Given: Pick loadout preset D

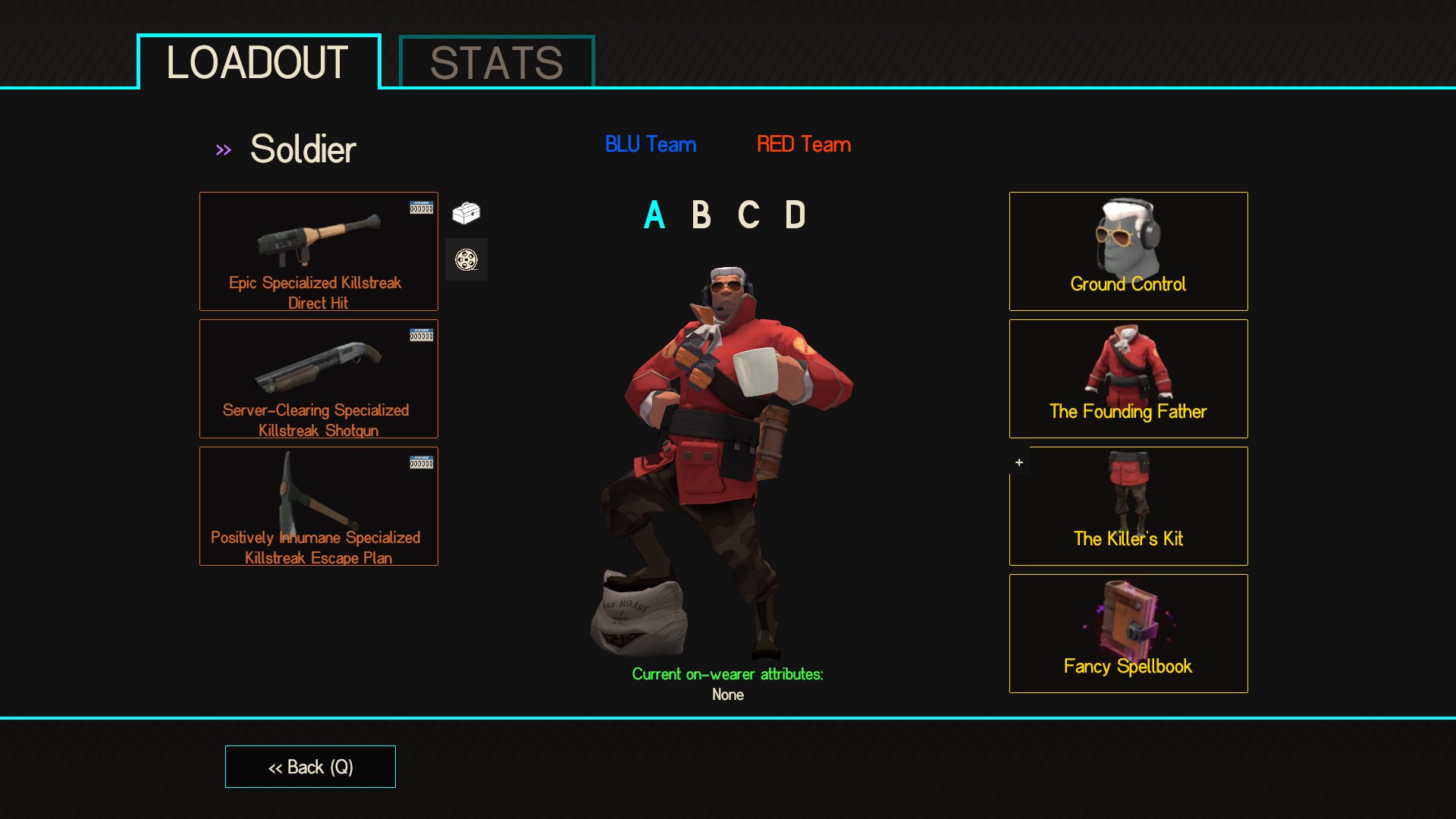Looking at the screenshot, I should point(795,215).
